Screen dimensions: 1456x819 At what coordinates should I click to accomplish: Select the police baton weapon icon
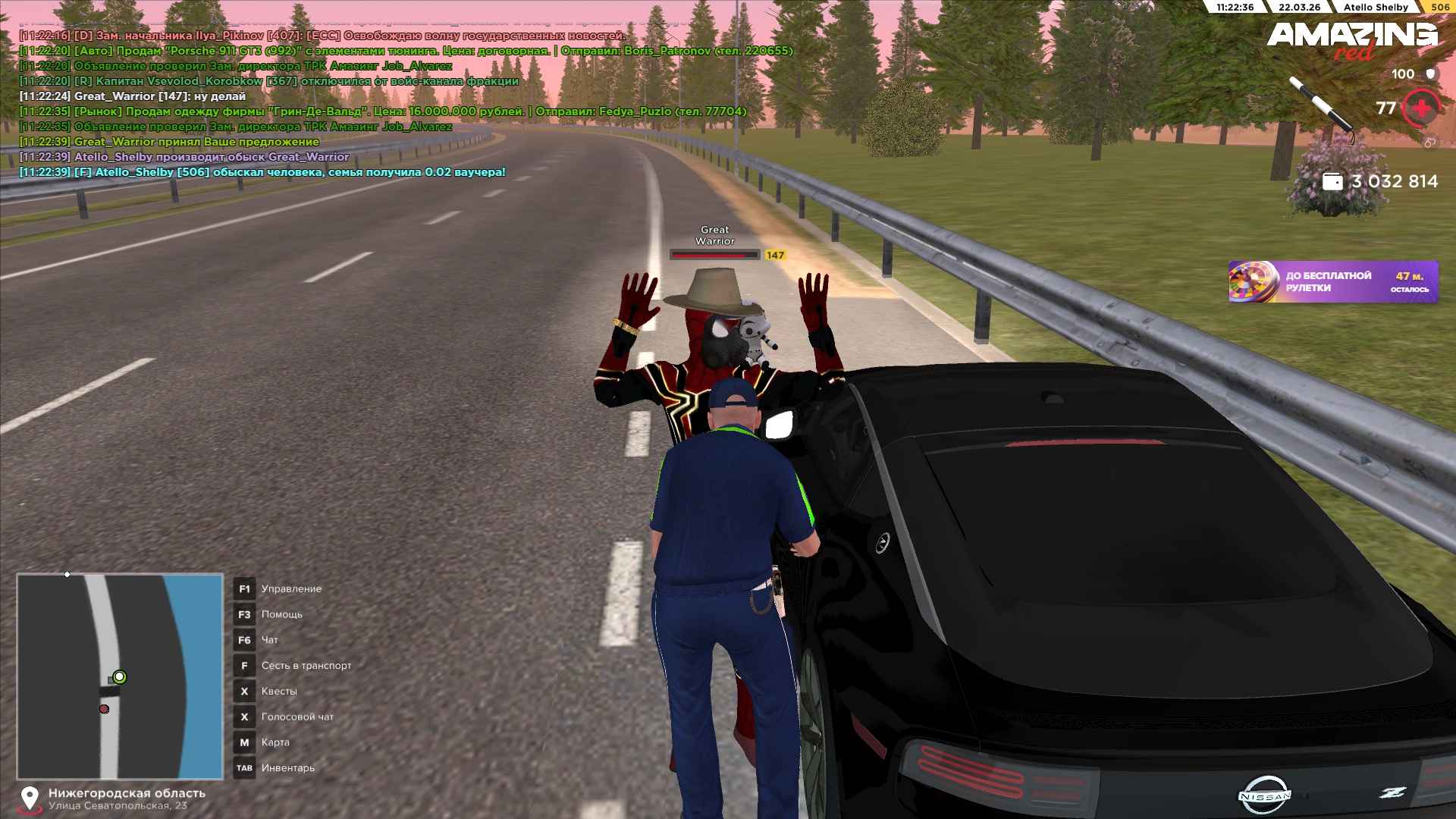1321,108
